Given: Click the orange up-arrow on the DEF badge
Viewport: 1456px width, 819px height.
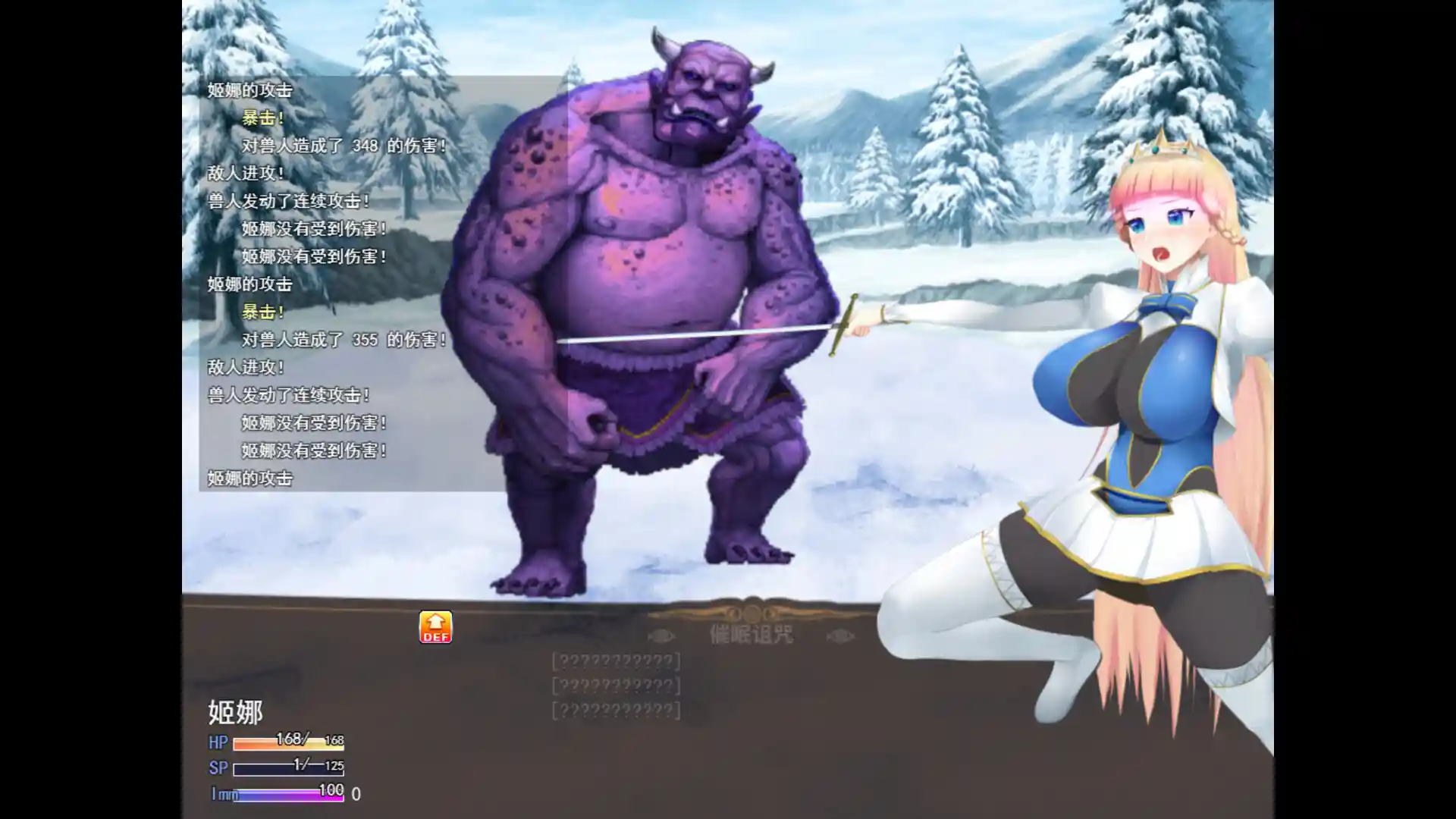Looking at the screenshot, I should click(x=436, y=620).
